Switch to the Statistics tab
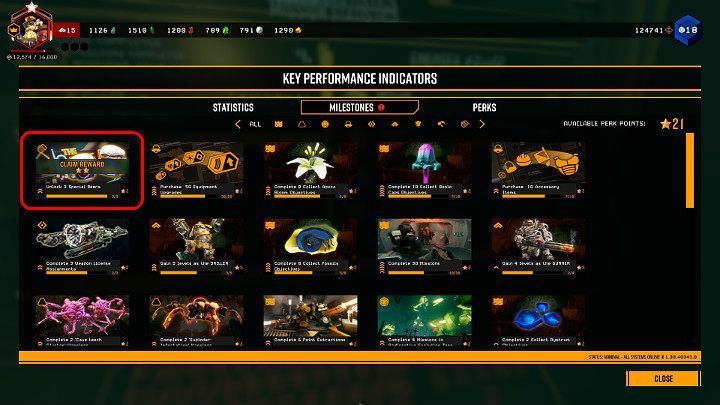The image size is (720, 405). click(x=233, y=107)
